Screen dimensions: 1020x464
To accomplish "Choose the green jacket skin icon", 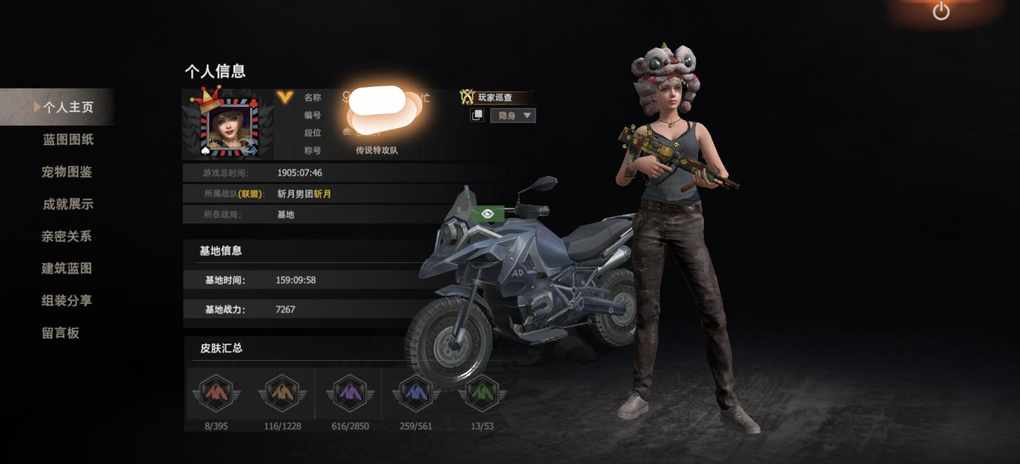I will pyautogui.click(x=481, y=394).
